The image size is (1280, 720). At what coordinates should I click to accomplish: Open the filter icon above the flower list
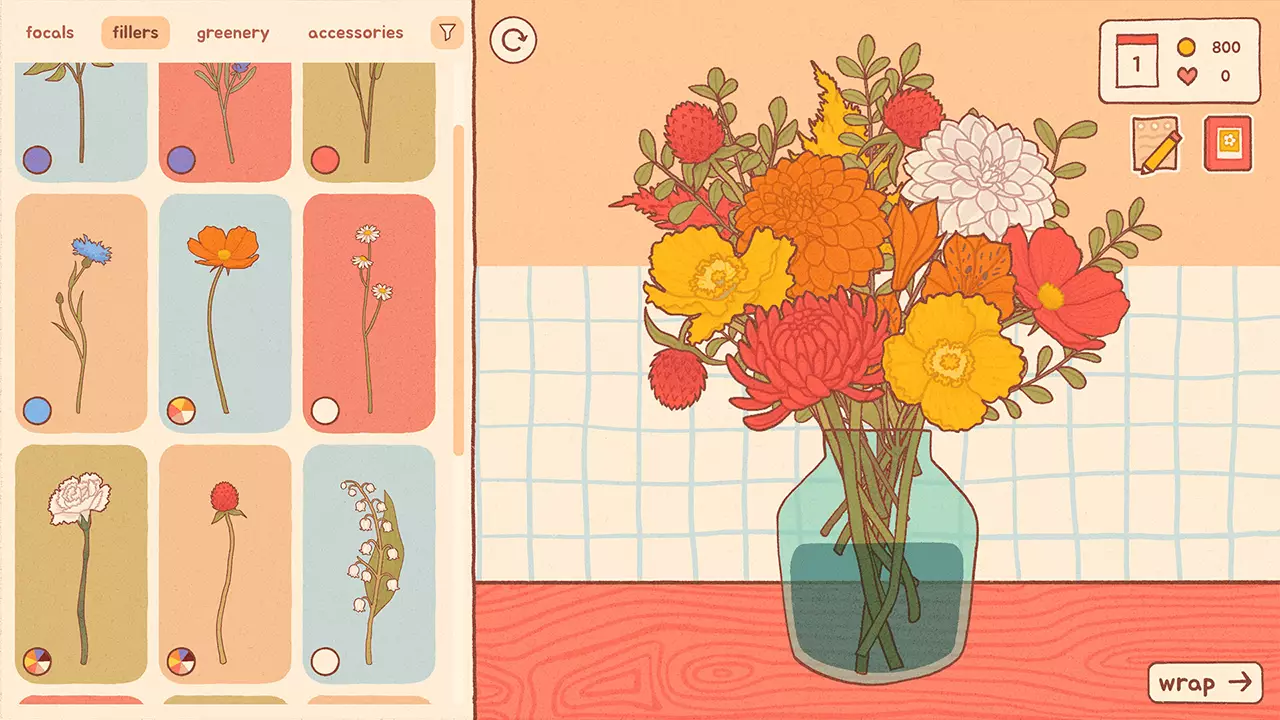click(446, 31)
